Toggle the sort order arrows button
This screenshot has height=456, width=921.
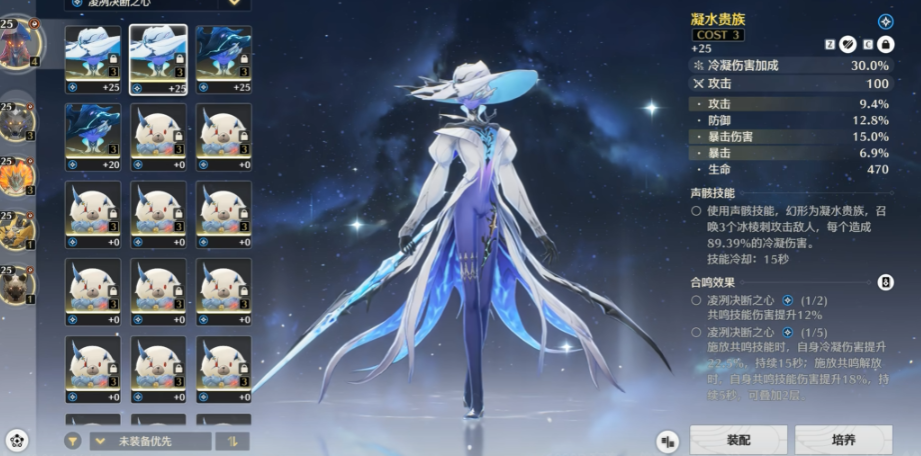point(233,441)
